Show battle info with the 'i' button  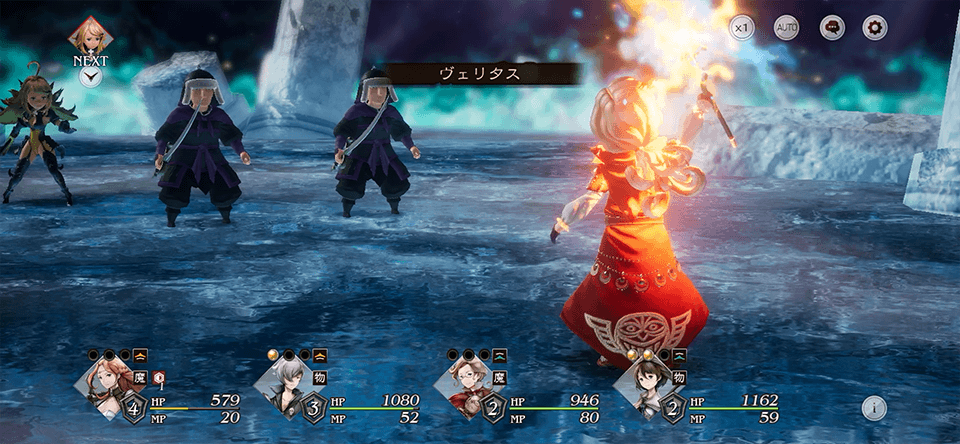click(874, 407)
